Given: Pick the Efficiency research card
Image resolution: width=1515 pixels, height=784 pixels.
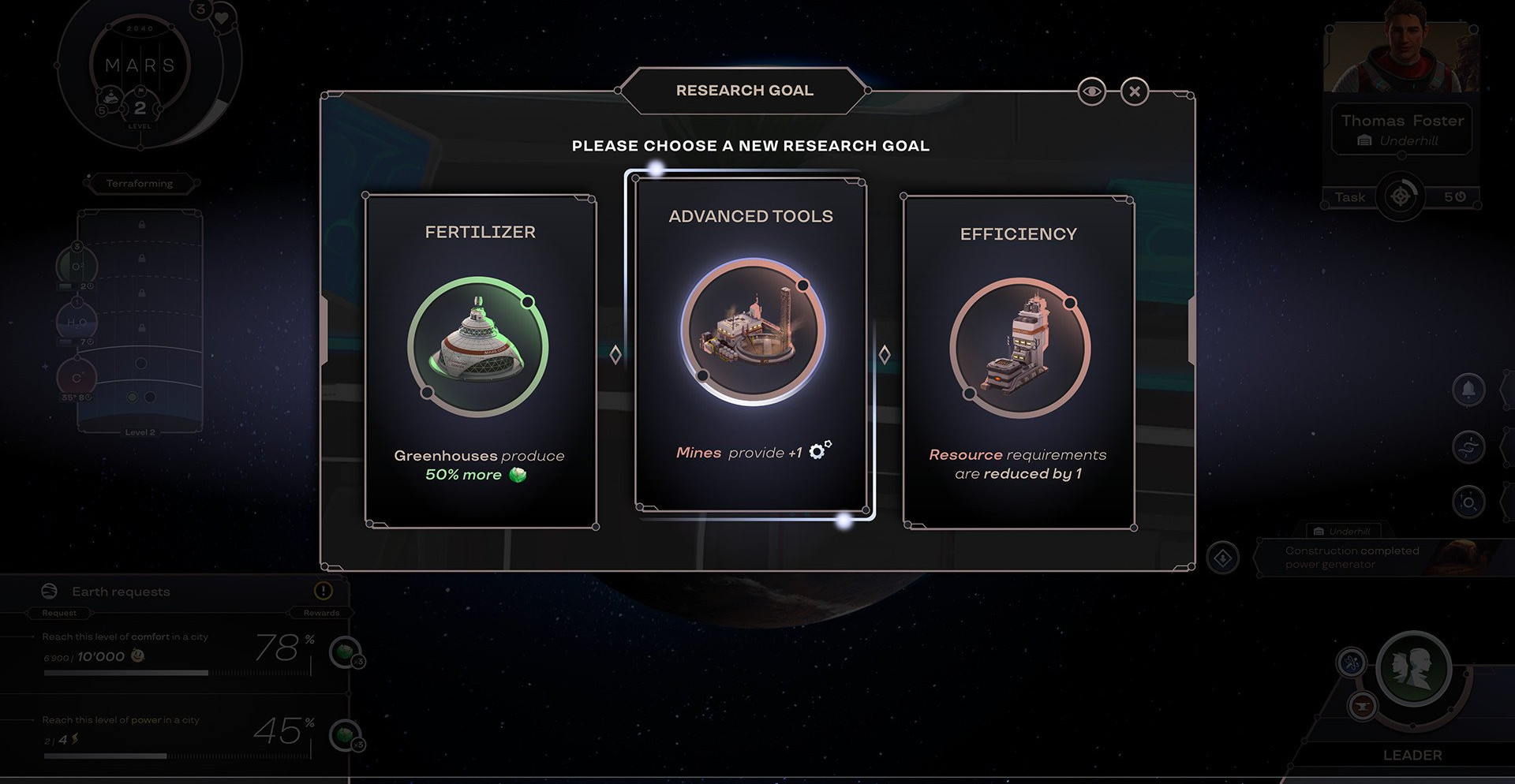Looking at the screenshot, I should 1018,363.
